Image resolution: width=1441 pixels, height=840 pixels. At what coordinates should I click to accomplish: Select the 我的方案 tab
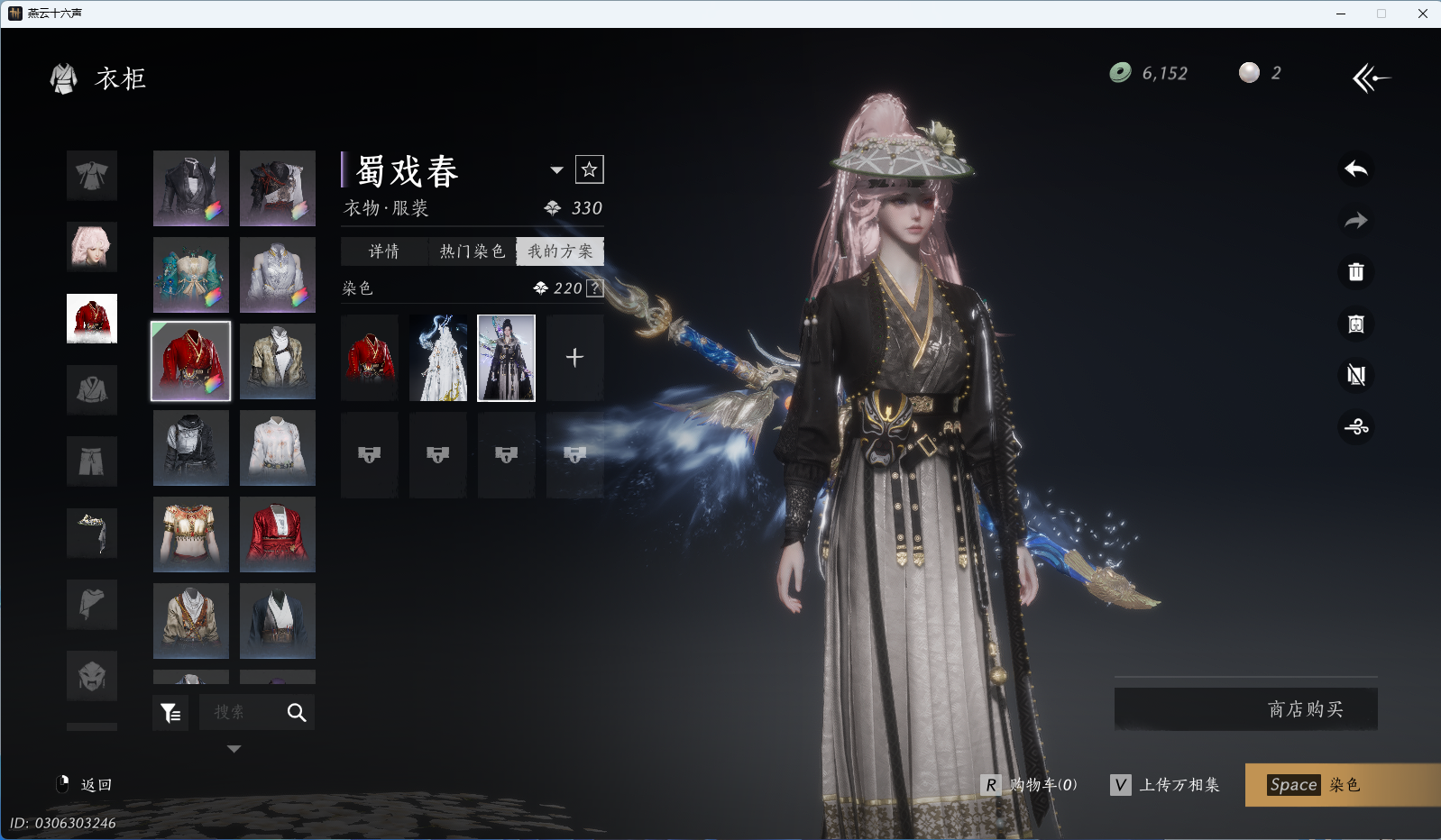pos(560,251)
